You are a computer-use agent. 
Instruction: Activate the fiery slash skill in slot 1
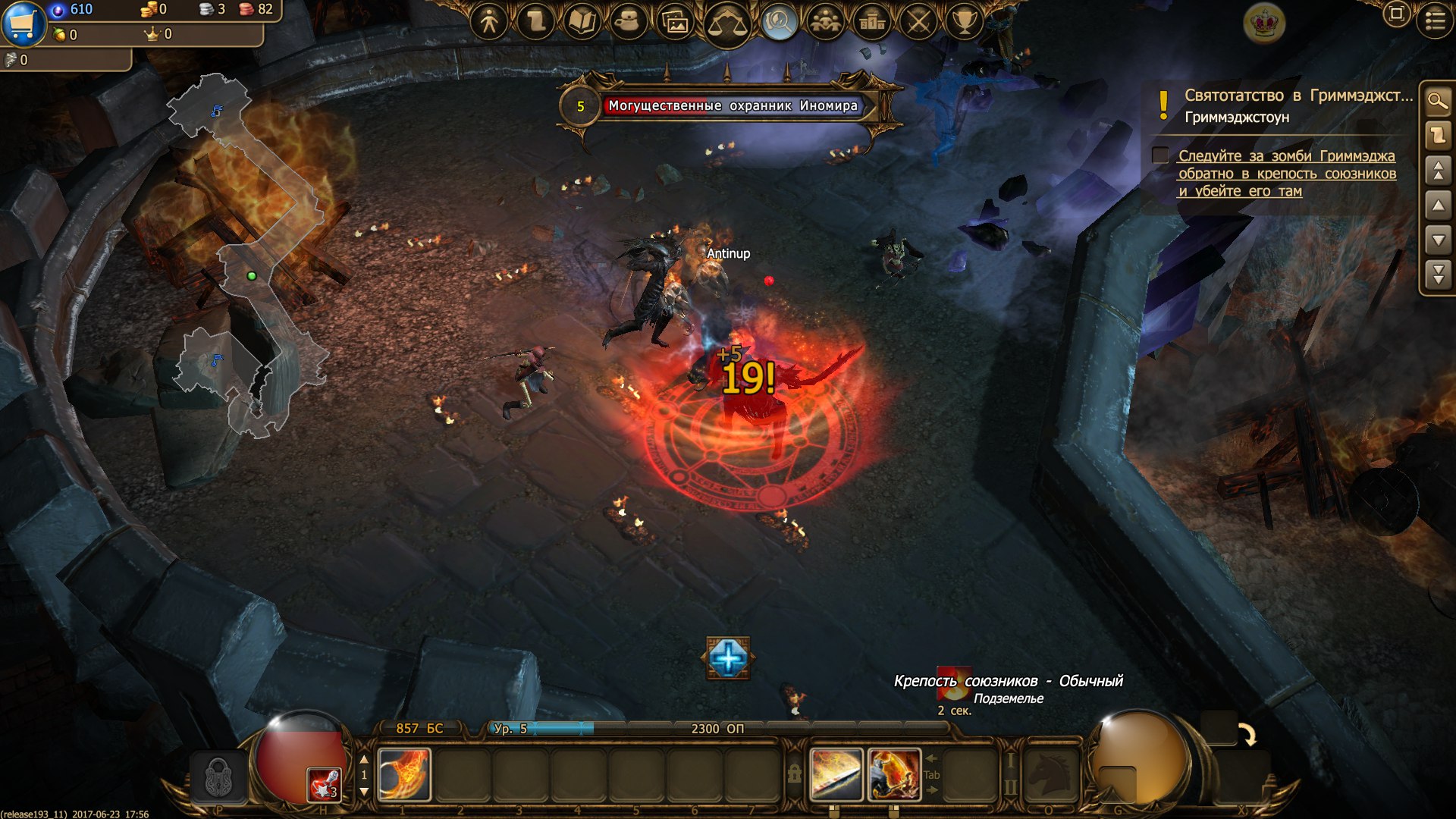pos(404,774)
